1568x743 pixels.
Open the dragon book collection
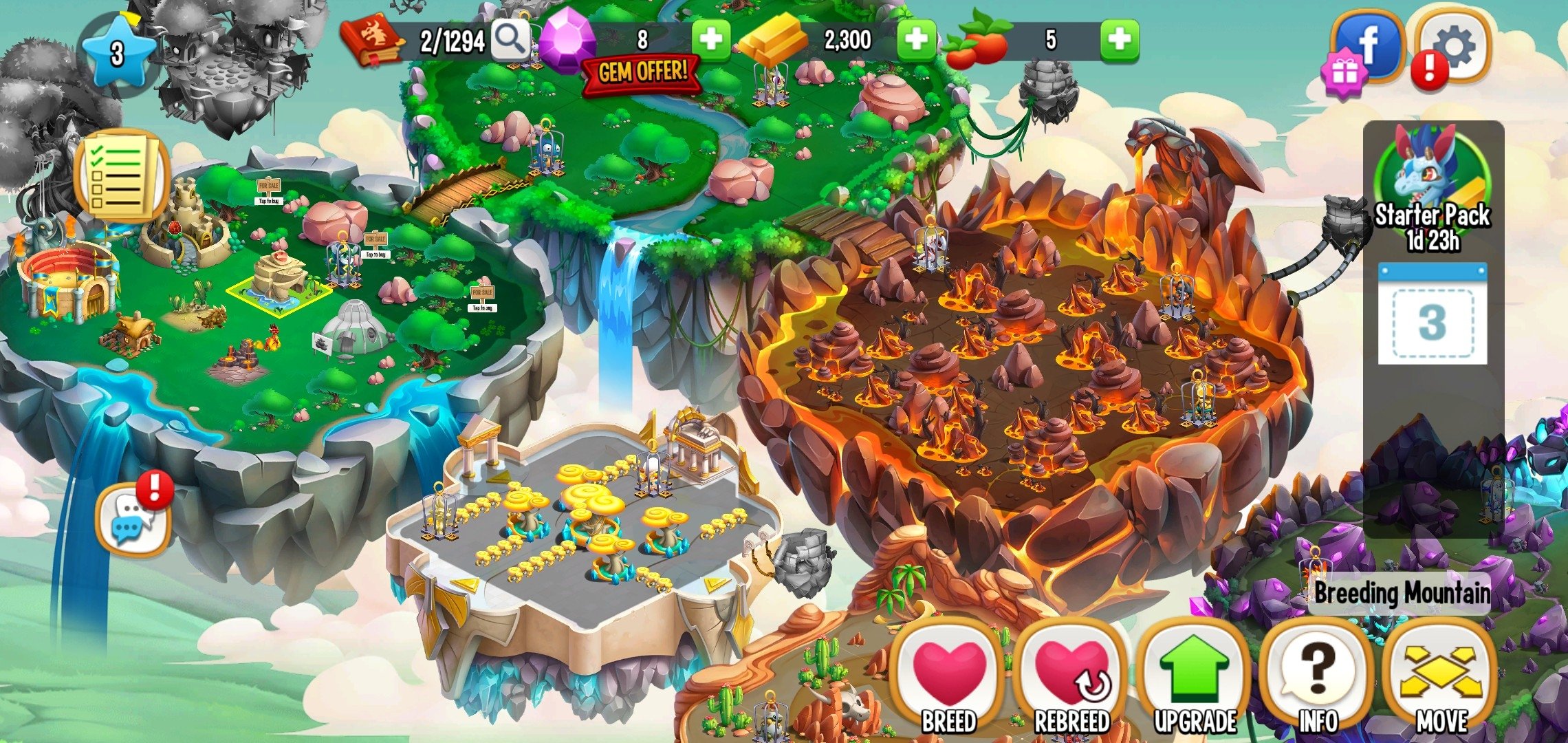tap(371, 41)
